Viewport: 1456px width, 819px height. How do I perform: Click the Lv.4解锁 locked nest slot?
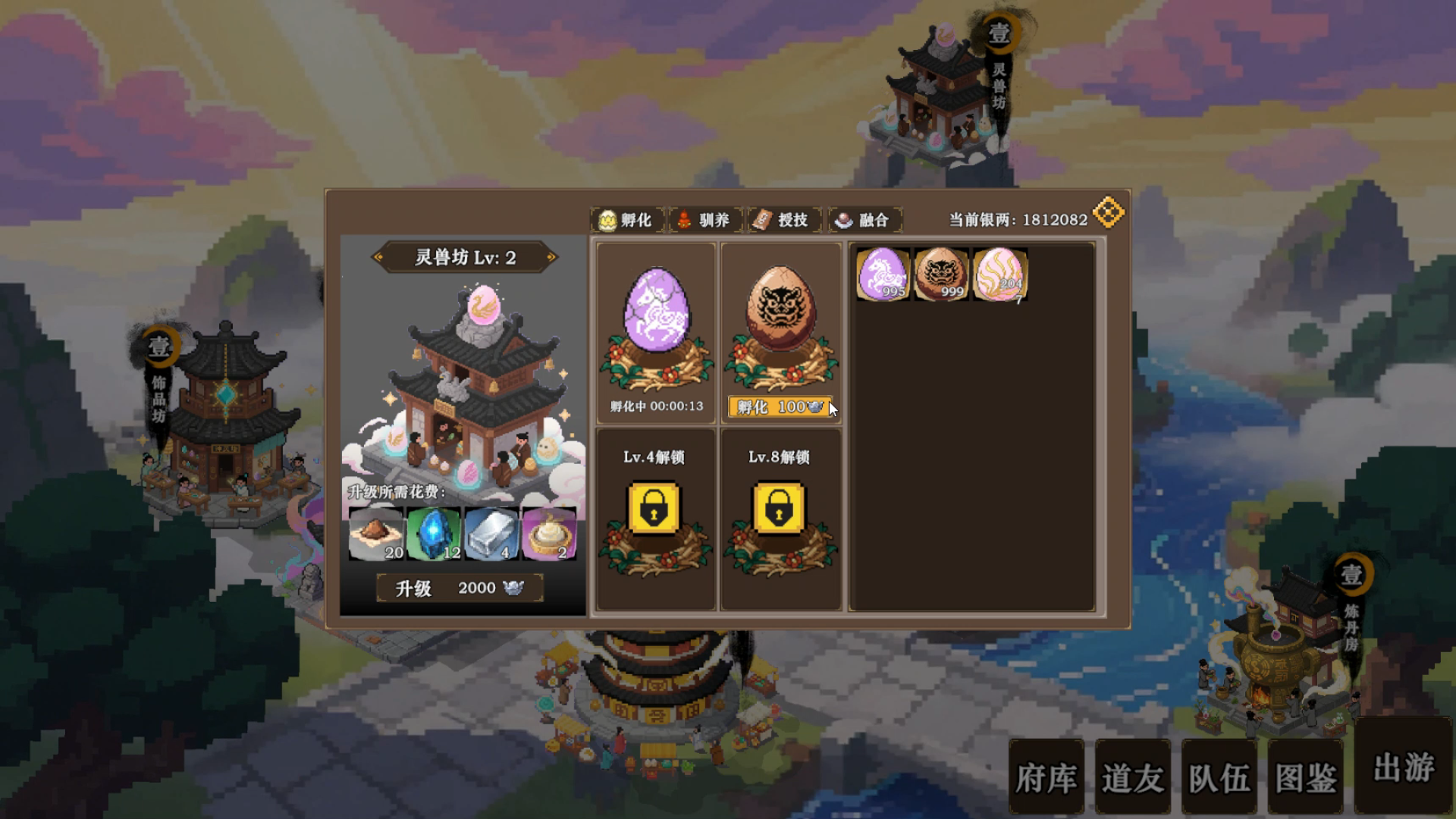click(655, 512)
